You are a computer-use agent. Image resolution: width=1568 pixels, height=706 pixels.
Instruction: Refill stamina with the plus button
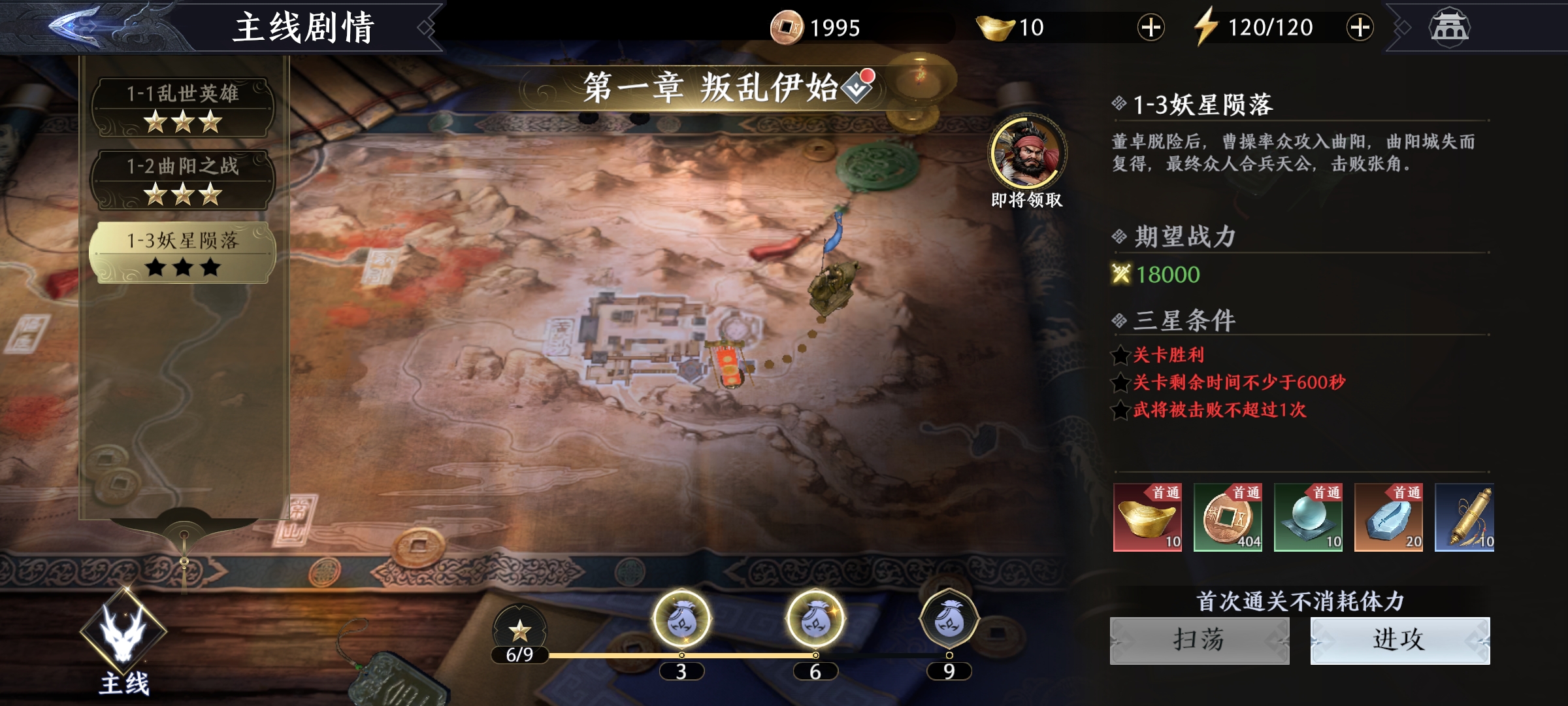pyautogui.click(x=1360, y=27)
